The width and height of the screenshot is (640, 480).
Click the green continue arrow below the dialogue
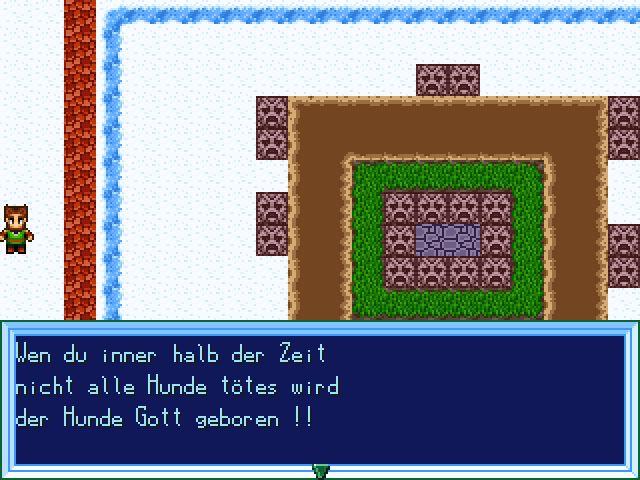[x=320, y=471]
